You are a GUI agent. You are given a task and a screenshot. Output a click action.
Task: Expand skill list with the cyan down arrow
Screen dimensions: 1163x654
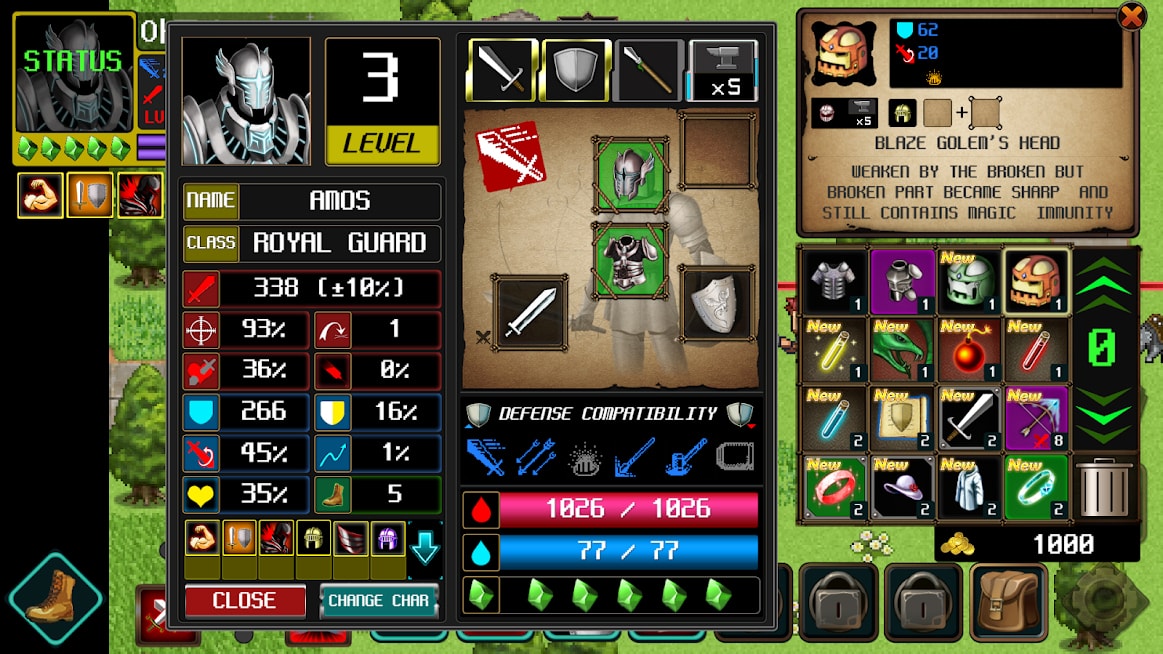coord(425,547)
